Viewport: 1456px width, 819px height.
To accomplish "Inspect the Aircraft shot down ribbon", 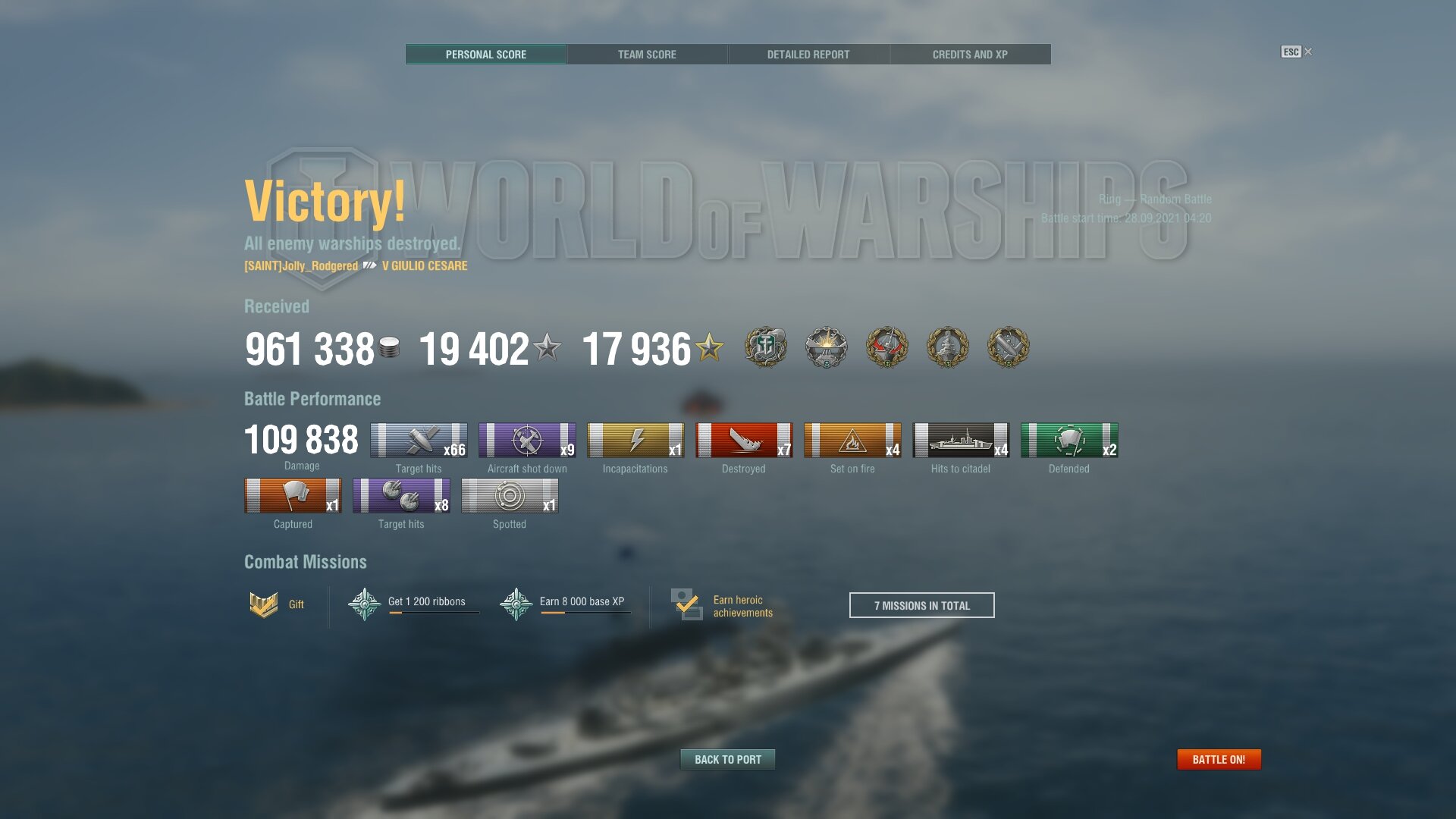I will pyautogui.click(x=527, y=441).
